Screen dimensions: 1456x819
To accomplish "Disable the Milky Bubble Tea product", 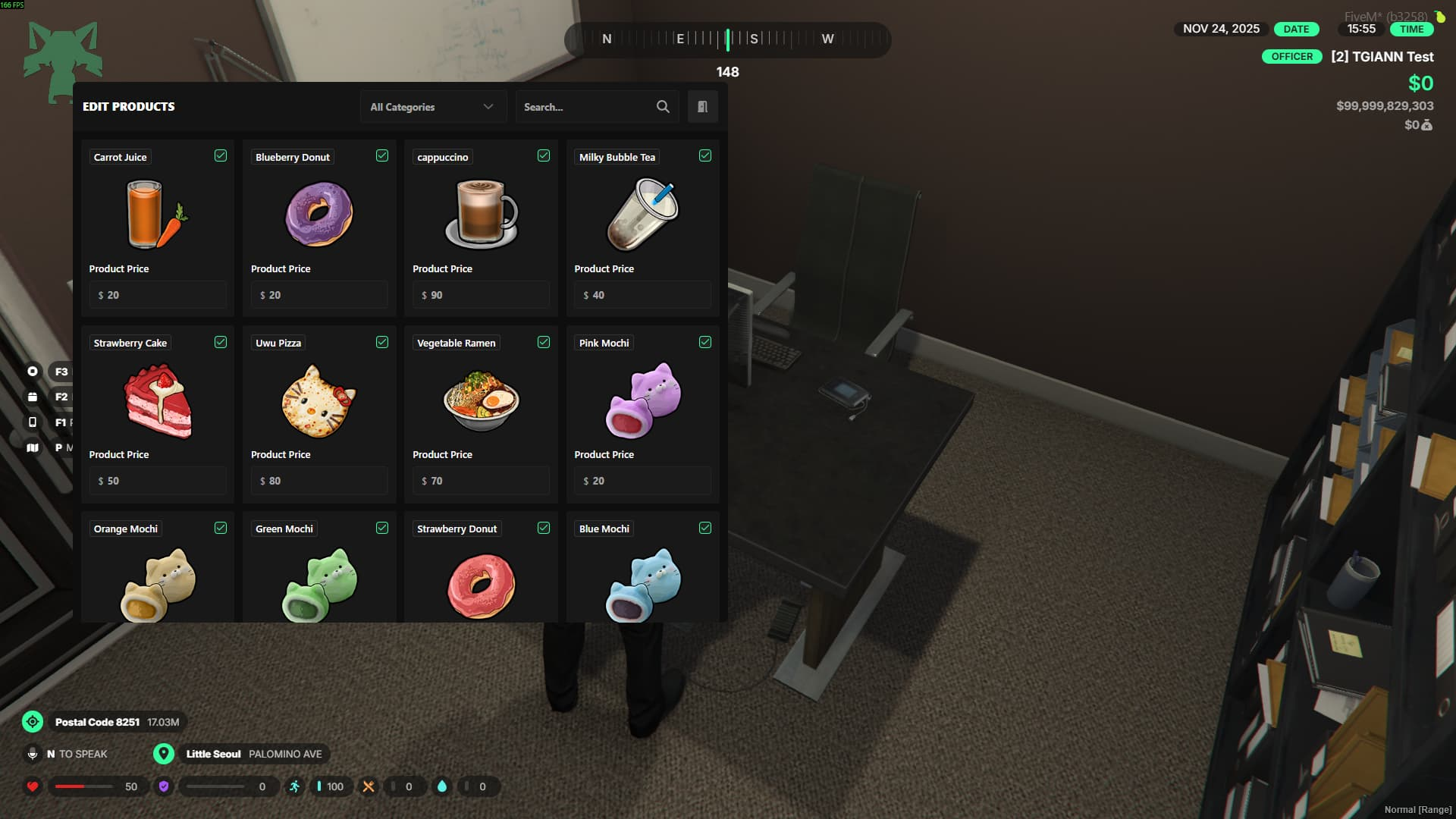I will 705,155.
